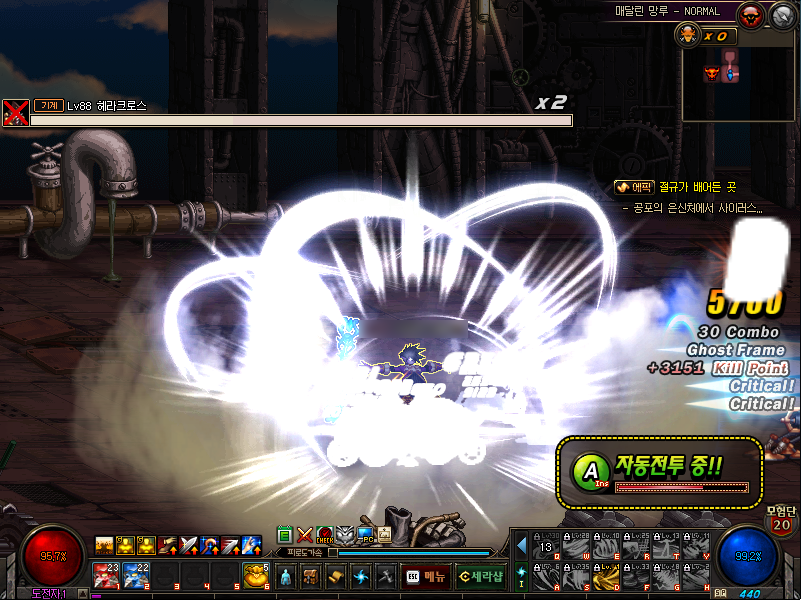Open the 에픽 epic quest tracker entry
This screenshot has width=801, height=600.
[x=634, y=187]
